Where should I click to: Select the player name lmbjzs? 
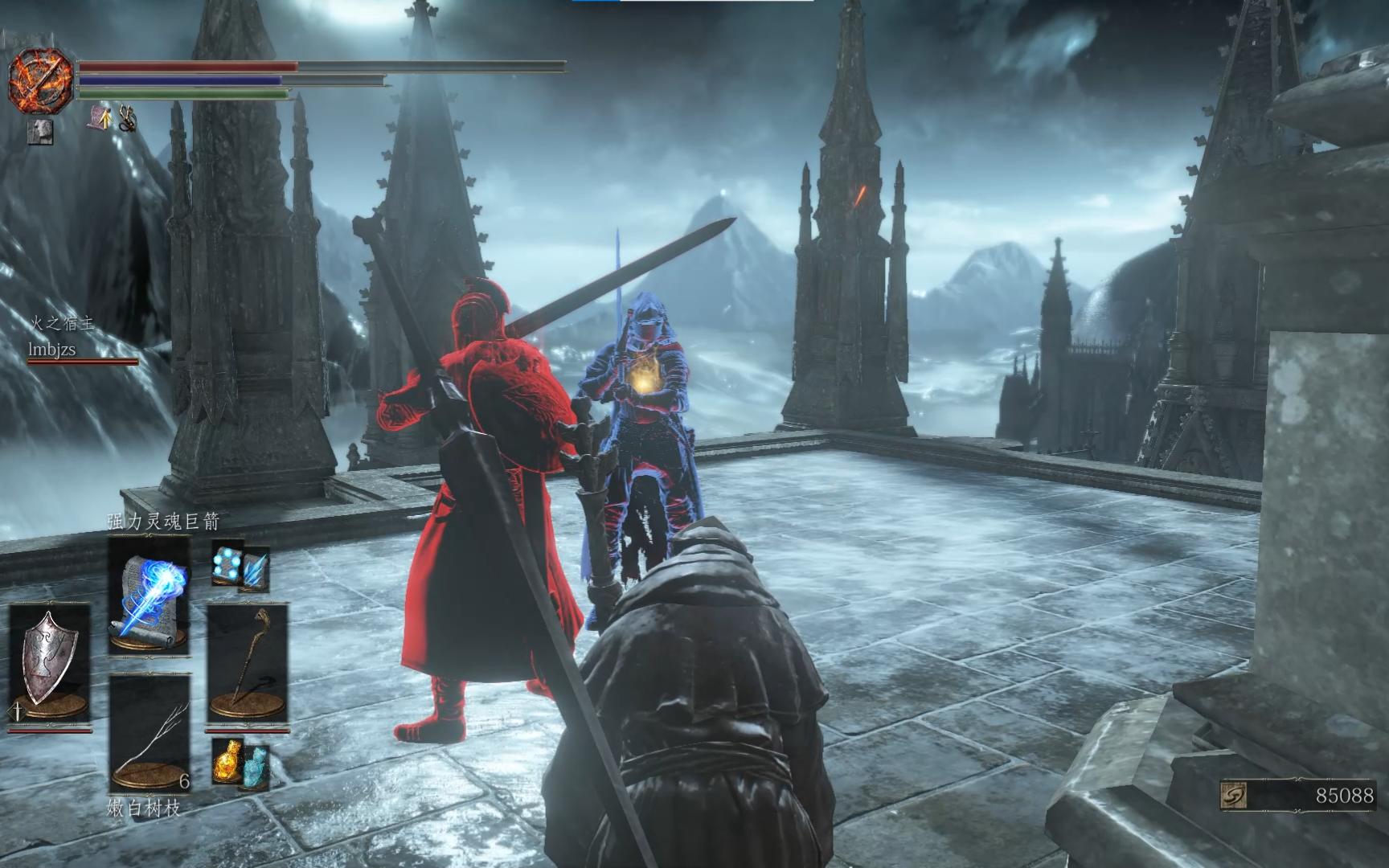[x=52, y=350]
